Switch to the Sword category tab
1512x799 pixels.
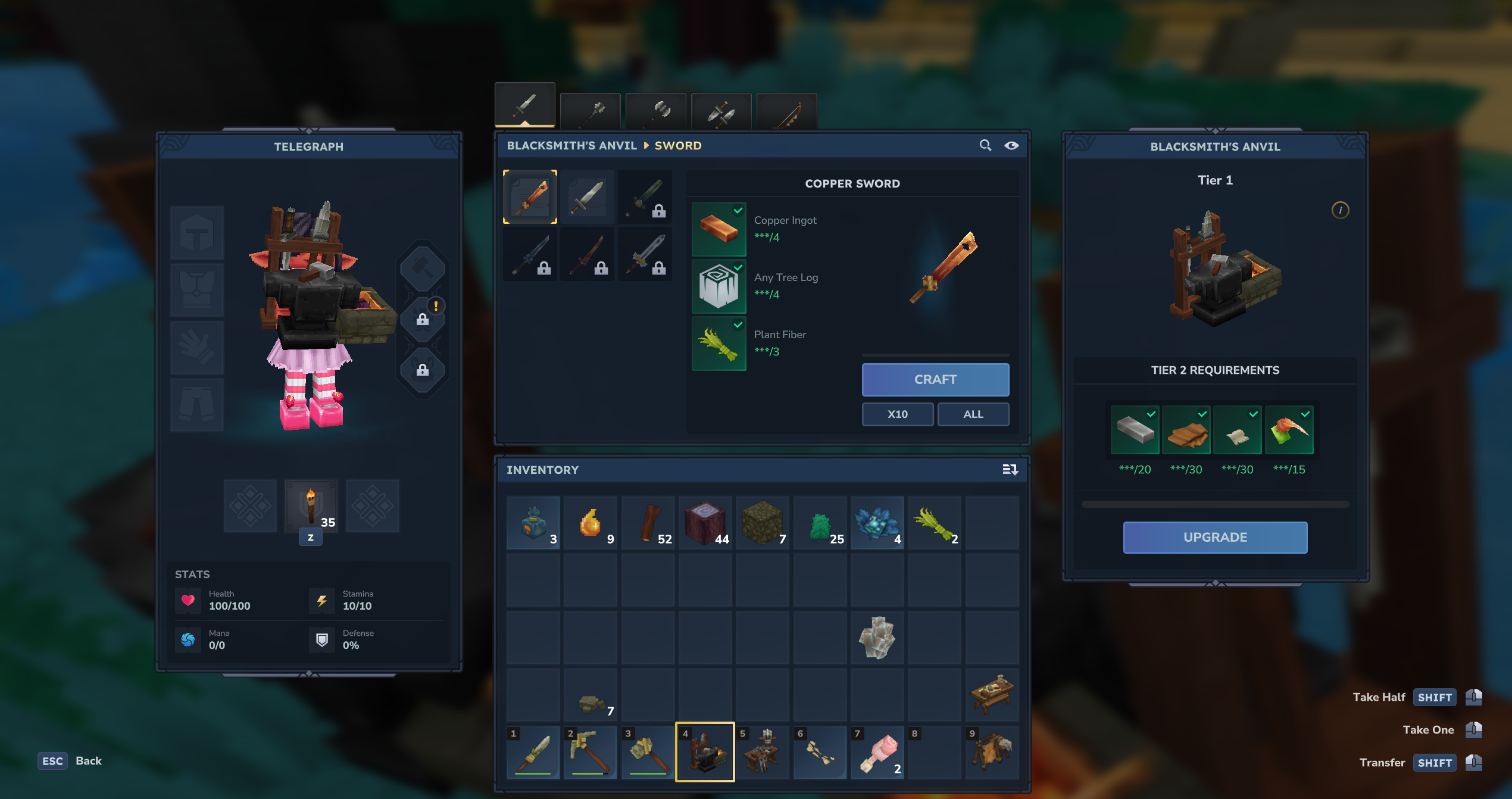point(524,105)
